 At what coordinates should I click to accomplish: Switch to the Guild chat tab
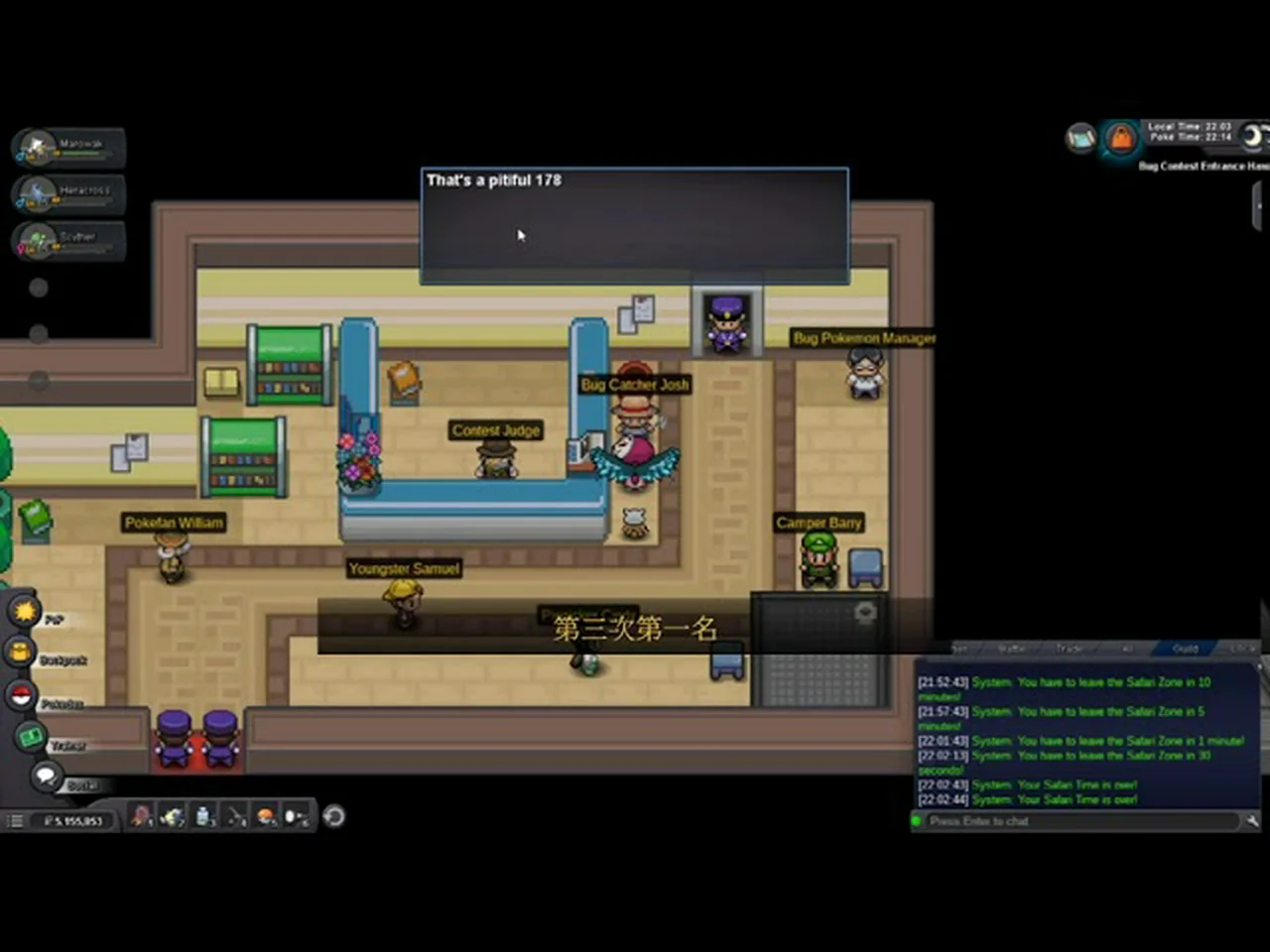pos(1185,649)
